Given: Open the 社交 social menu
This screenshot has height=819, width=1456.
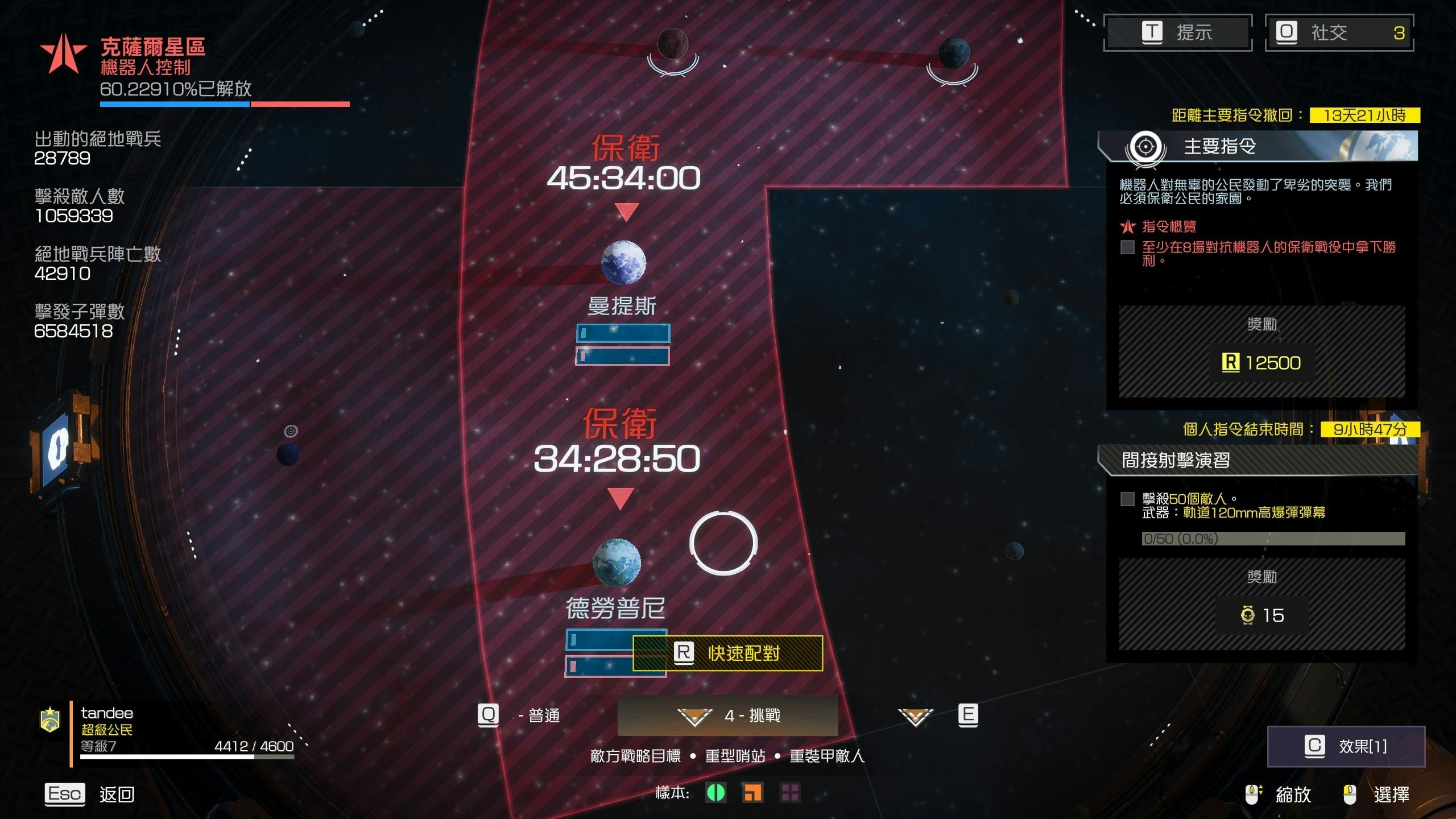Looking at the screenshot, I should tap(1339, 32).
